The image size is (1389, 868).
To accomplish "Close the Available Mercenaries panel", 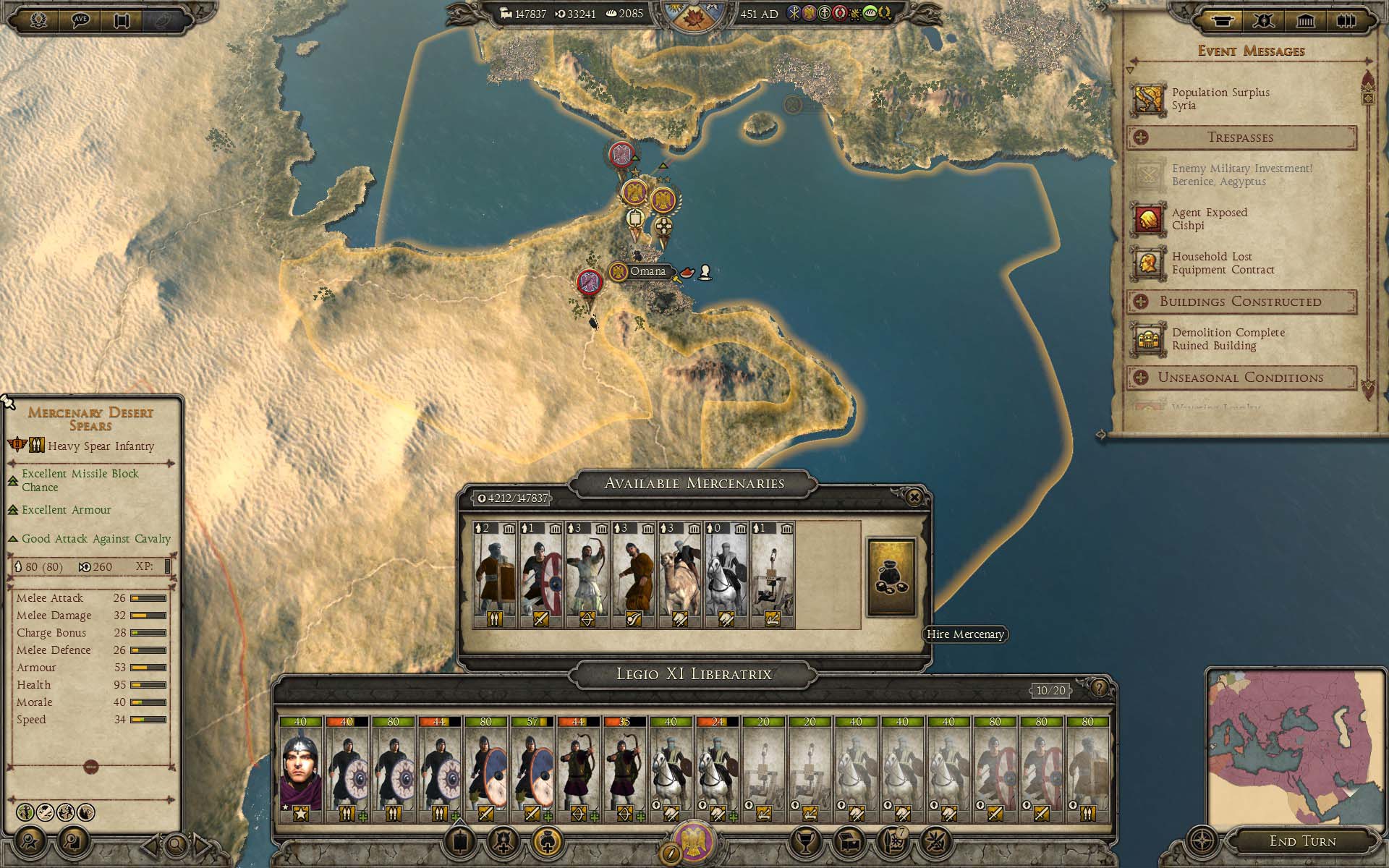I will (914, 497).
